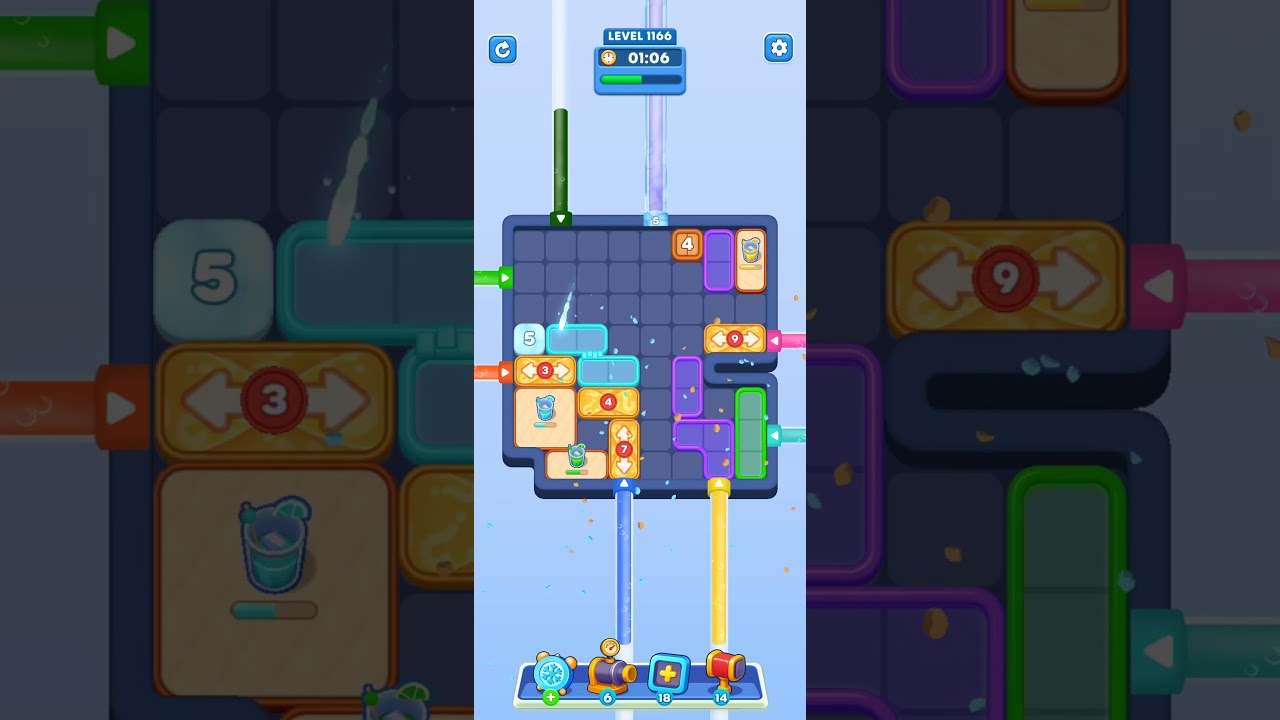Open the LEVEL 1166 banner
The width and height of the screenshot is (1280, 720).
pos(640,36)
